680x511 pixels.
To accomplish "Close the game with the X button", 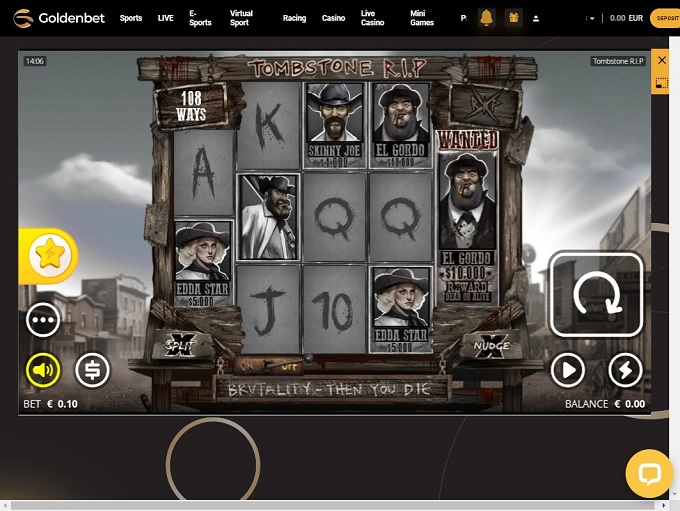I will (660, 61).
